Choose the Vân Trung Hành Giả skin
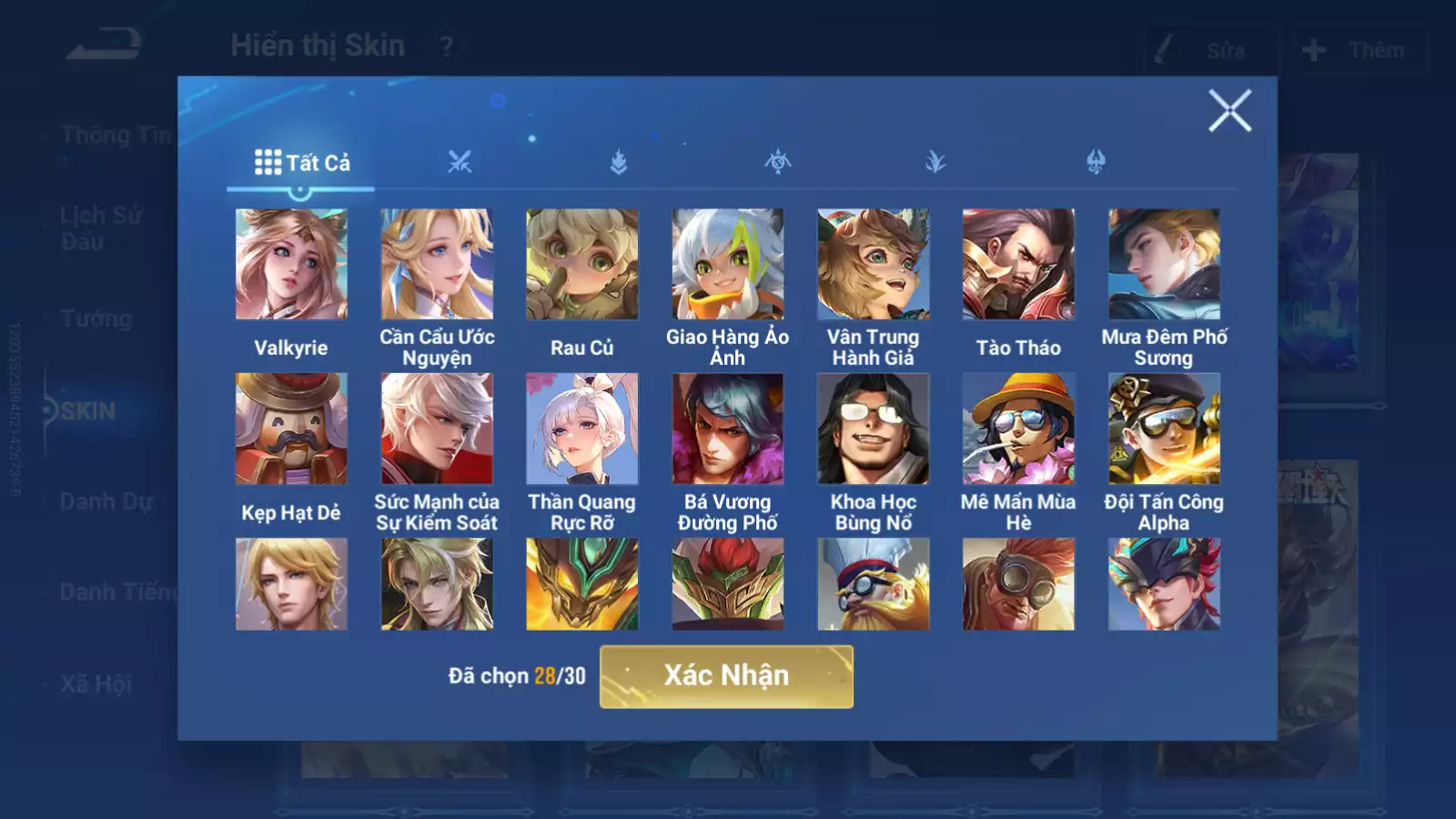Viewport: 1456px width, 819px height. pos(874,264)
